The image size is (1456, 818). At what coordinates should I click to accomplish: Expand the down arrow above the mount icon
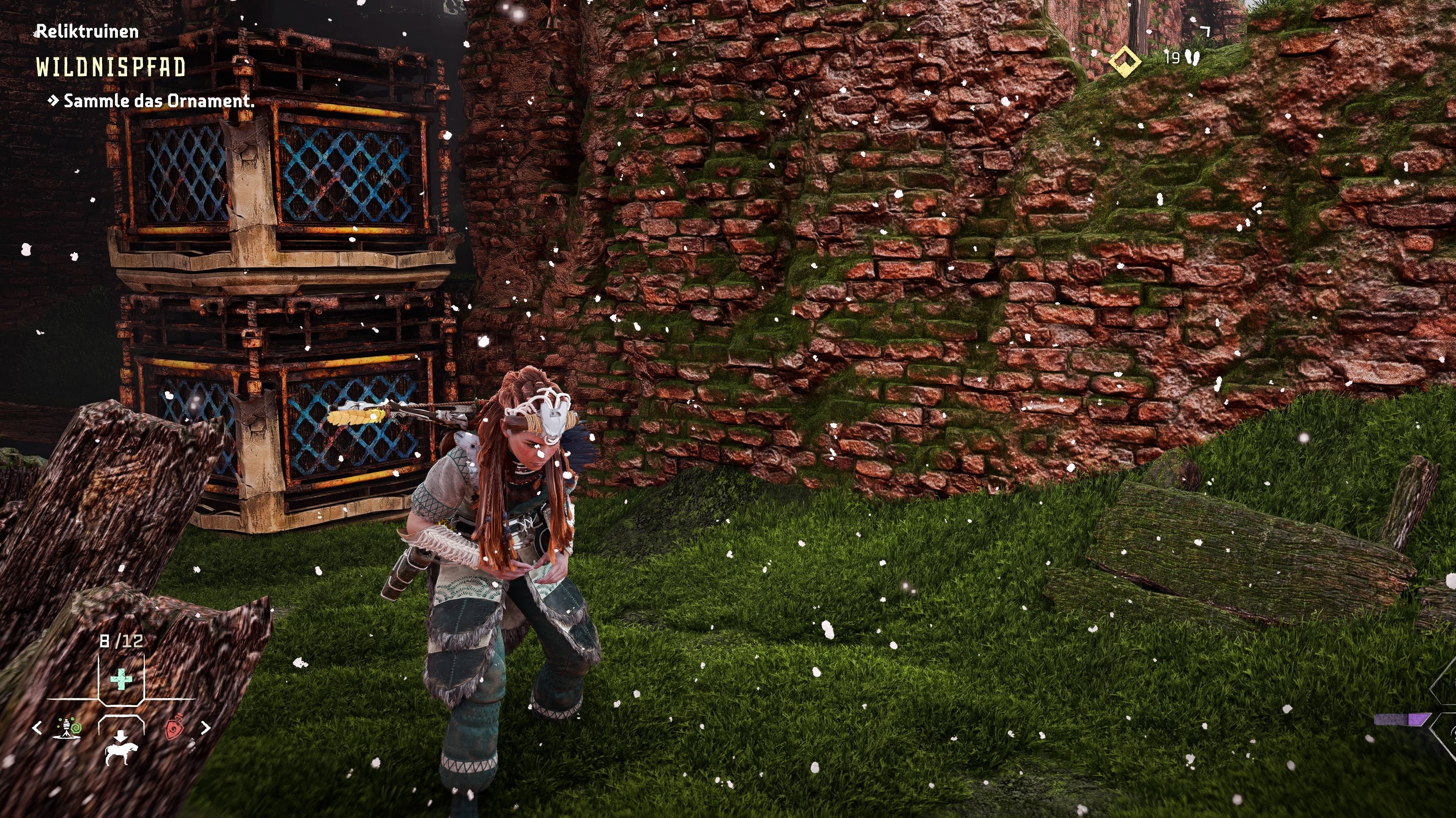click(x=120, y=736)
